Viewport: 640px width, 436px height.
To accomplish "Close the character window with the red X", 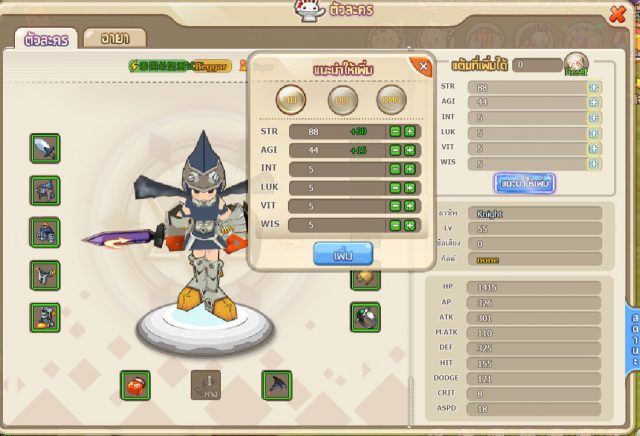I will click(616, 13).
